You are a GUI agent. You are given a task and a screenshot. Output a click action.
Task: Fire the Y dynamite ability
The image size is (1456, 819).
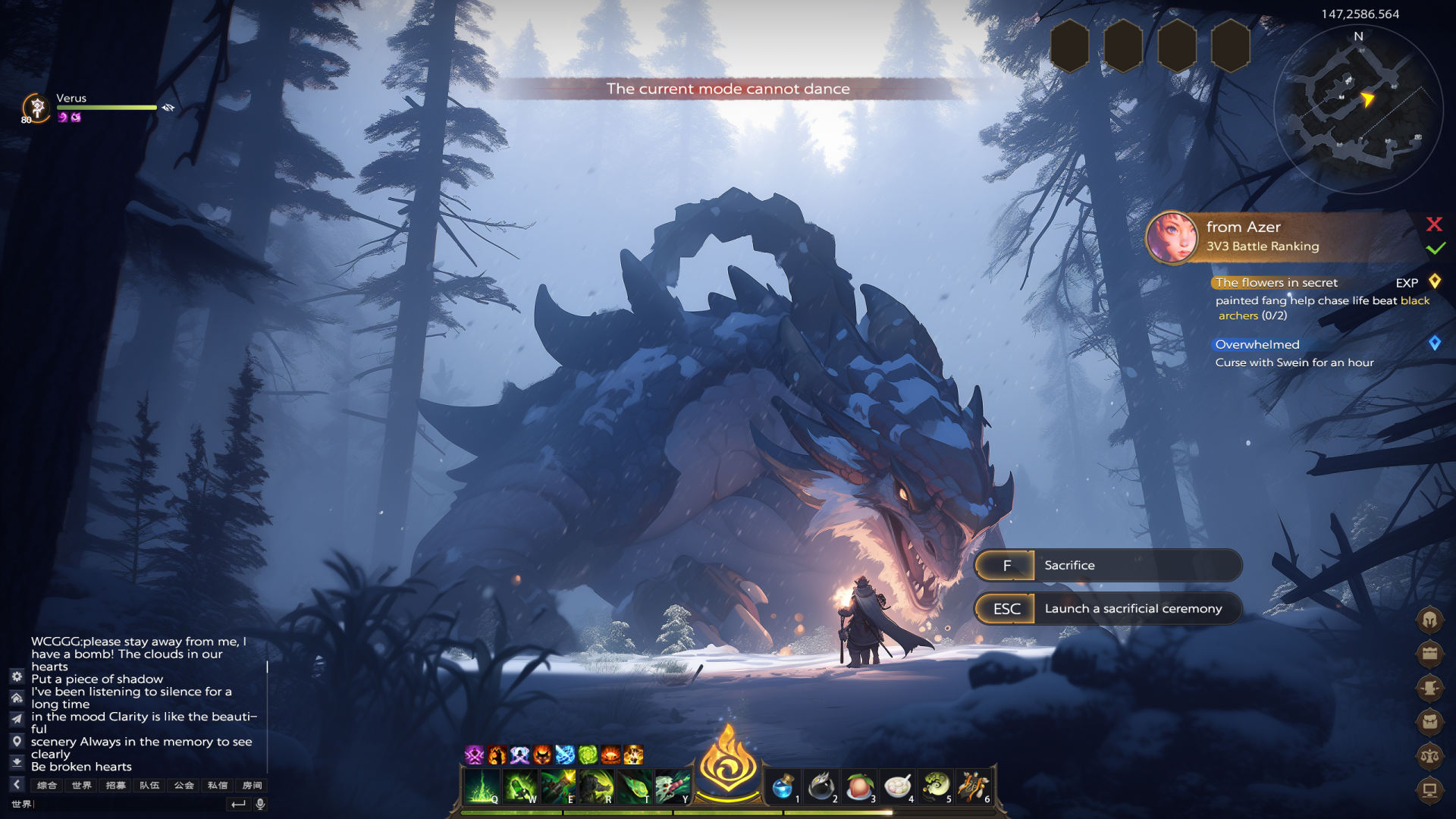[673, 786]
